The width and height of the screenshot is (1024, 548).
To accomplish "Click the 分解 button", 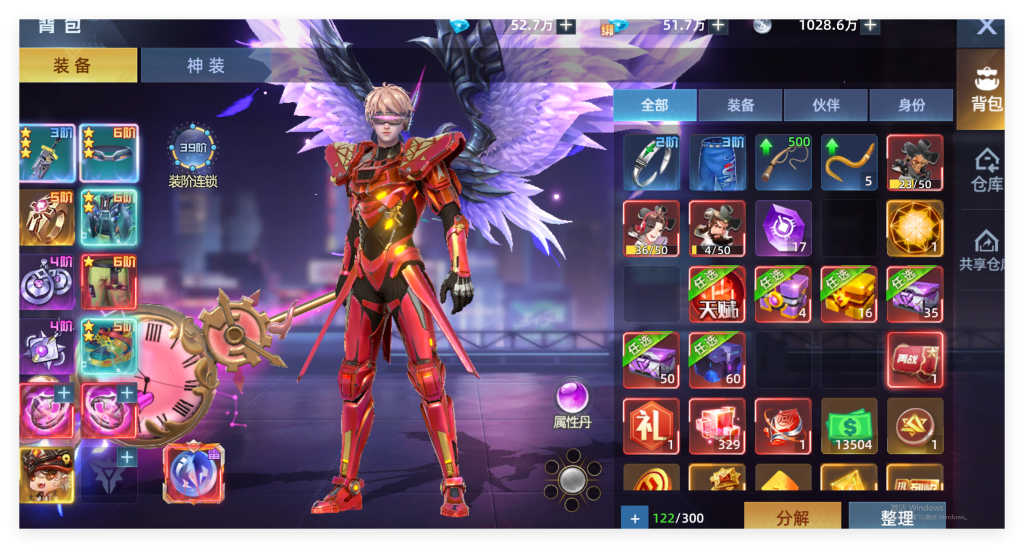I will (792, 517).
